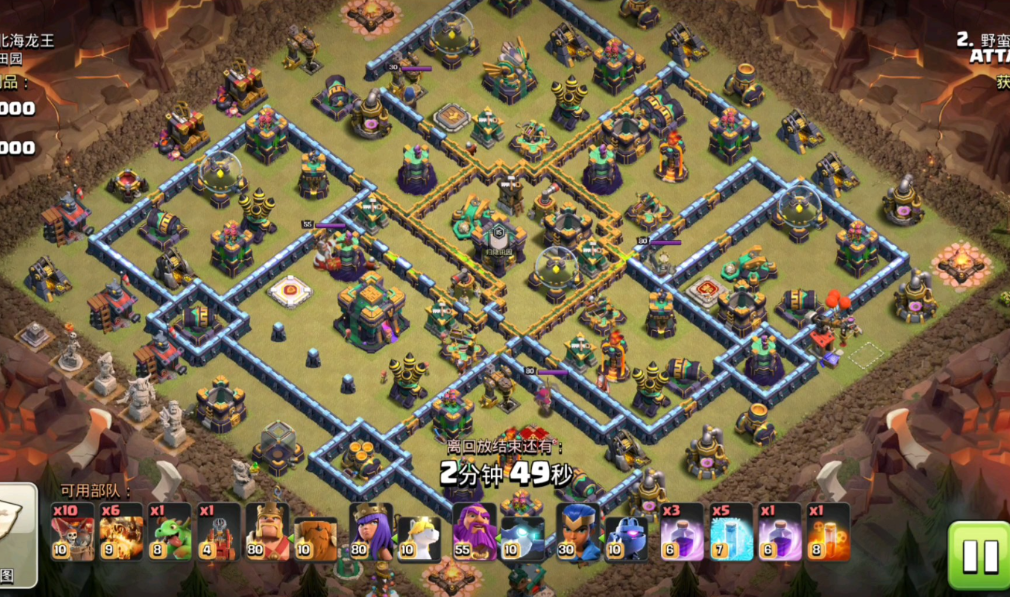Choose the Freeze spell slot
Image resolution: width=1010 pixels, height=597 pixels.
click(x=732, y=531)
